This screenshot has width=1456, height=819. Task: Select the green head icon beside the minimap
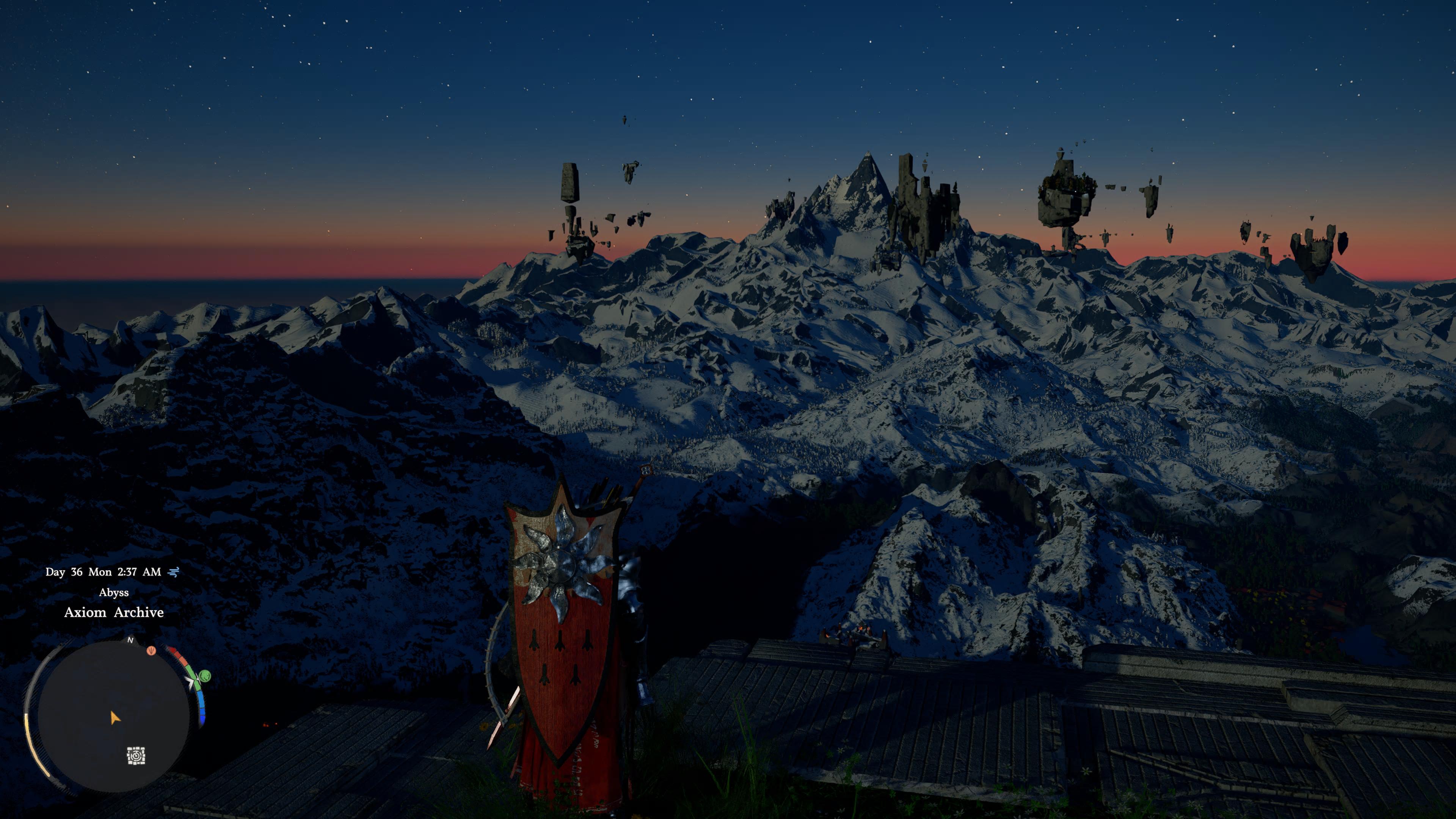coord(205,675)
